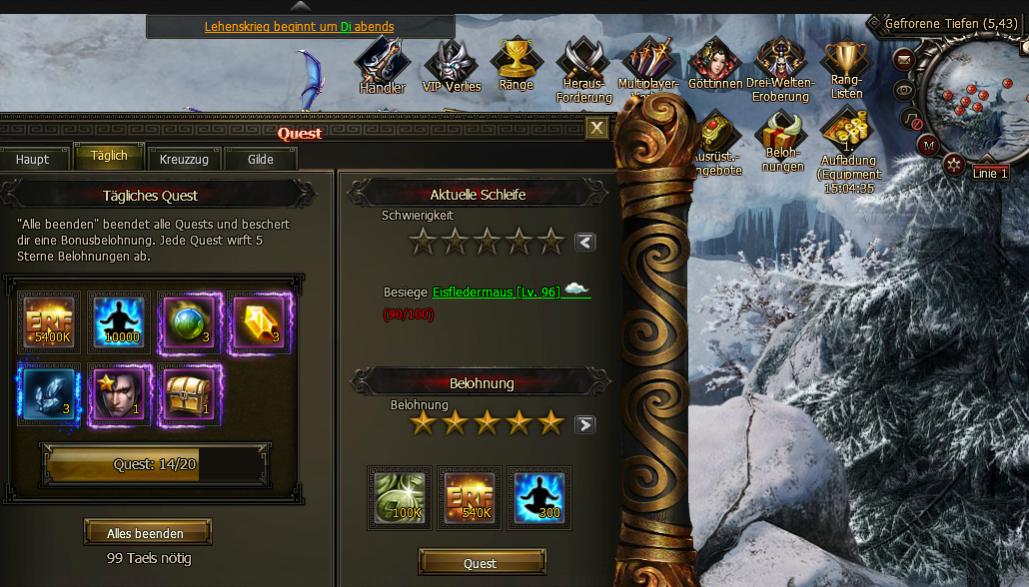Open the Belohnungen gift icon

coord(782,141)
